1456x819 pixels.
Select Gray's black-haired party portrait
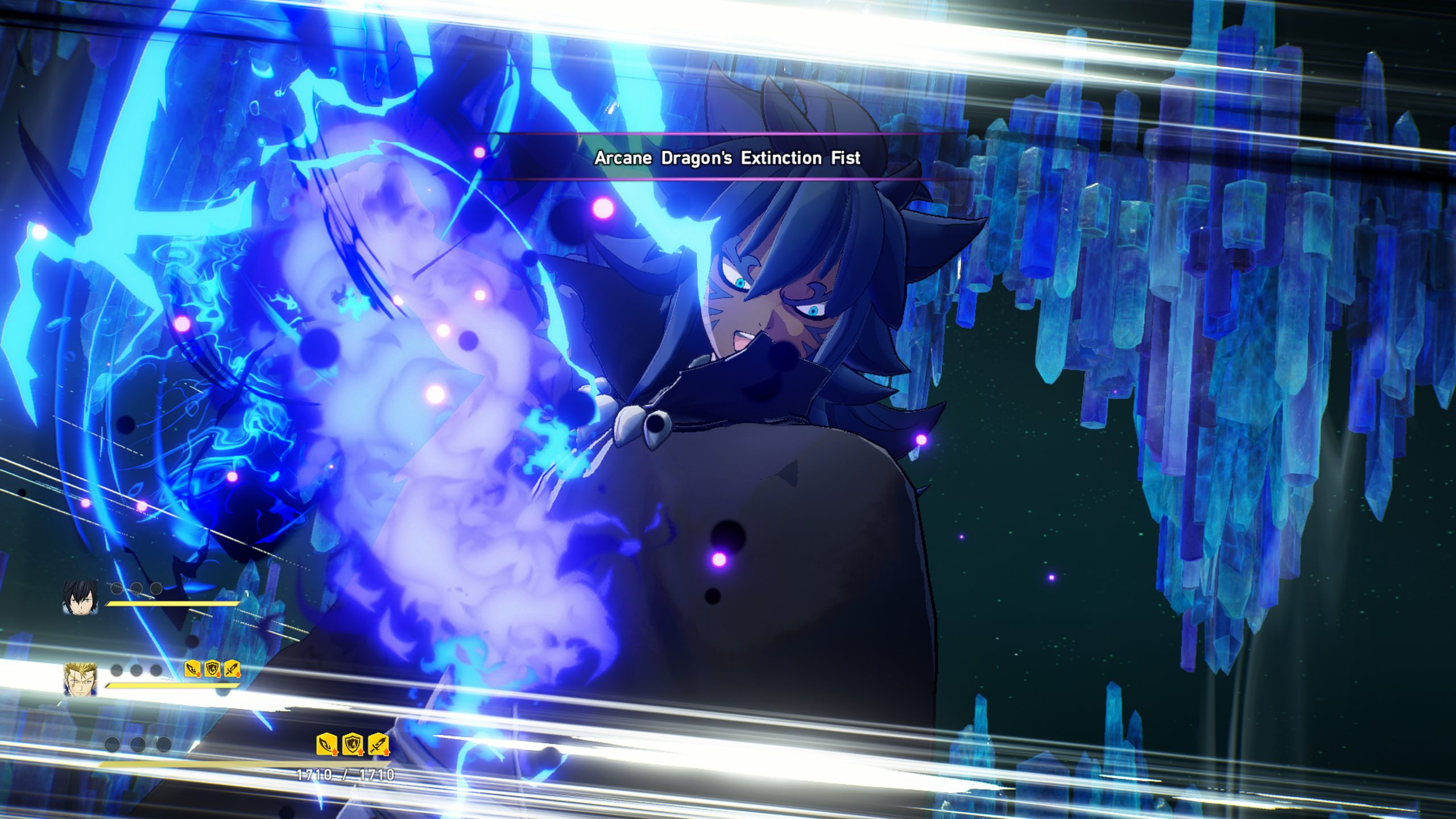[80, 597]
